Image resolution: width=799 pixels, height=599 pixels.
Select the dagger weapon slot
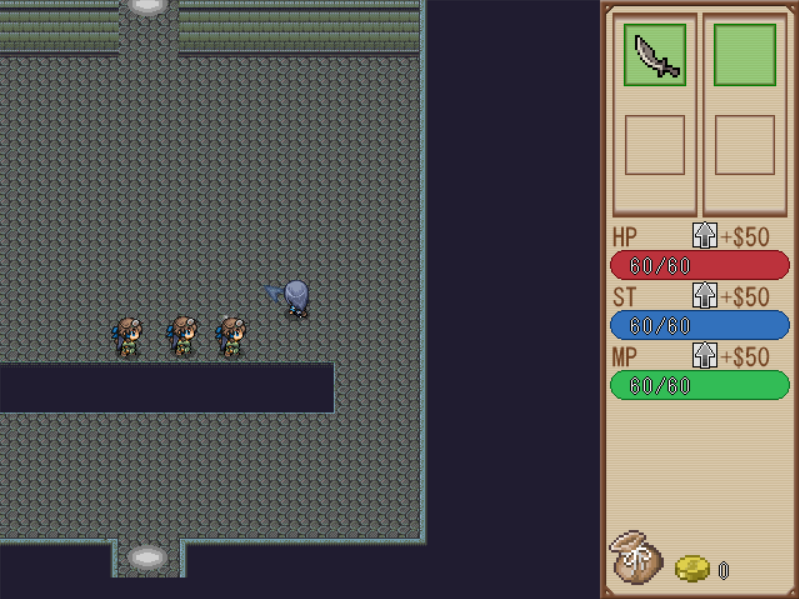click(x=655, y=55)
